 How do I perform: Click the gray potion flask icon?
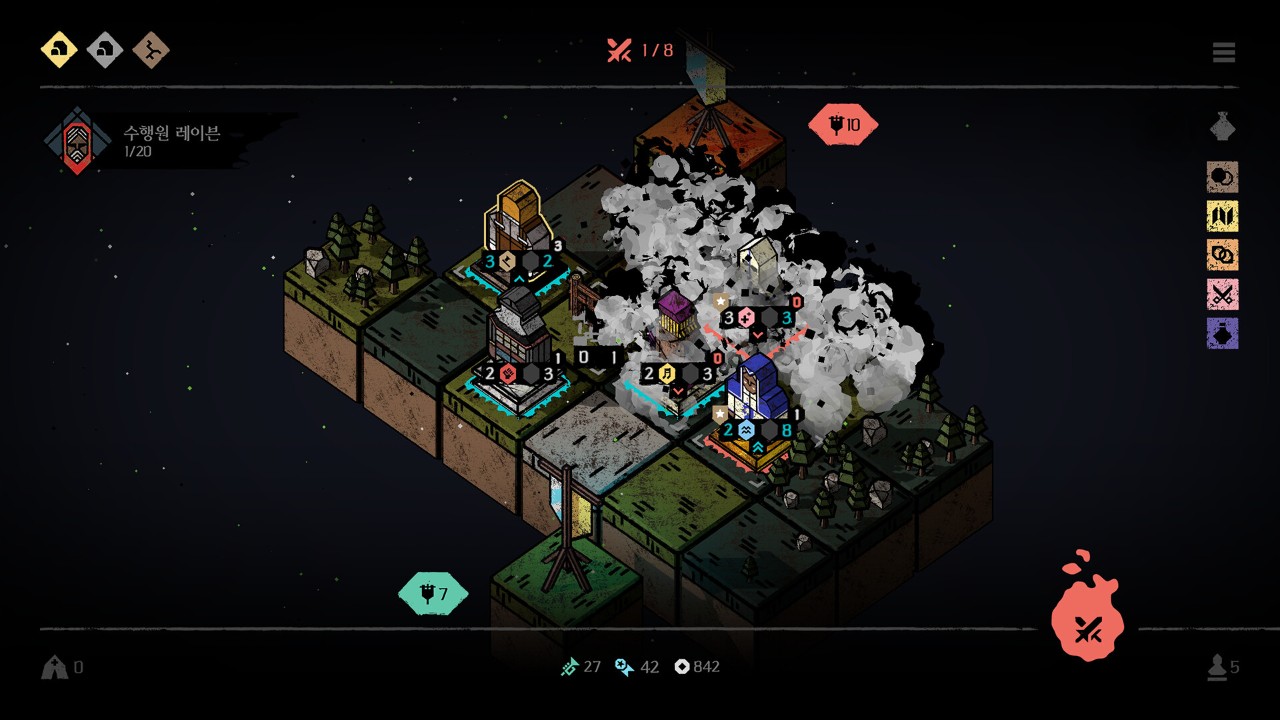pyautogui.click(x=1222, y=127)
